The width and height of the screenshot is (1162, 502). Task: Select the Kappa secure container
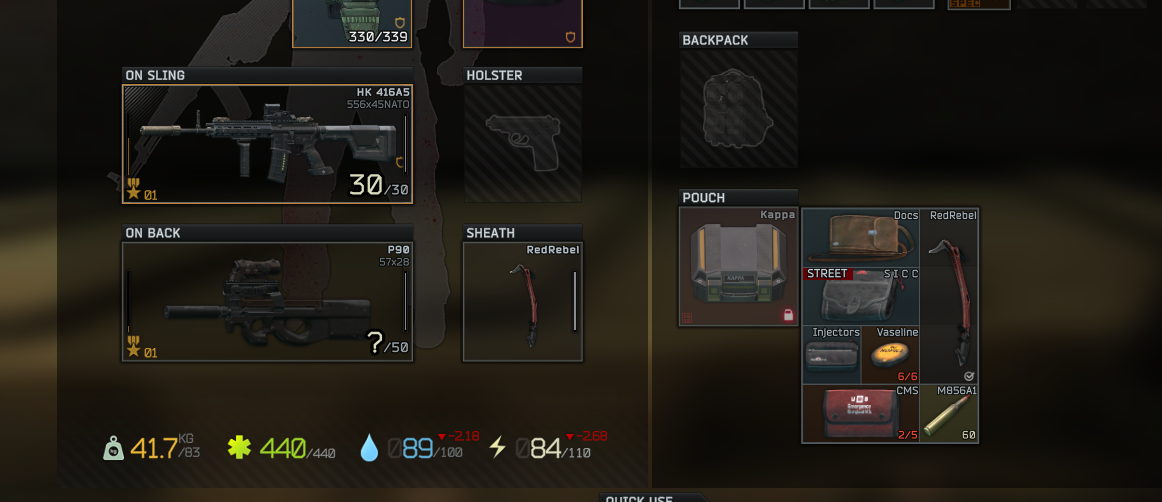pyautogui.click(x=739, y=267)
